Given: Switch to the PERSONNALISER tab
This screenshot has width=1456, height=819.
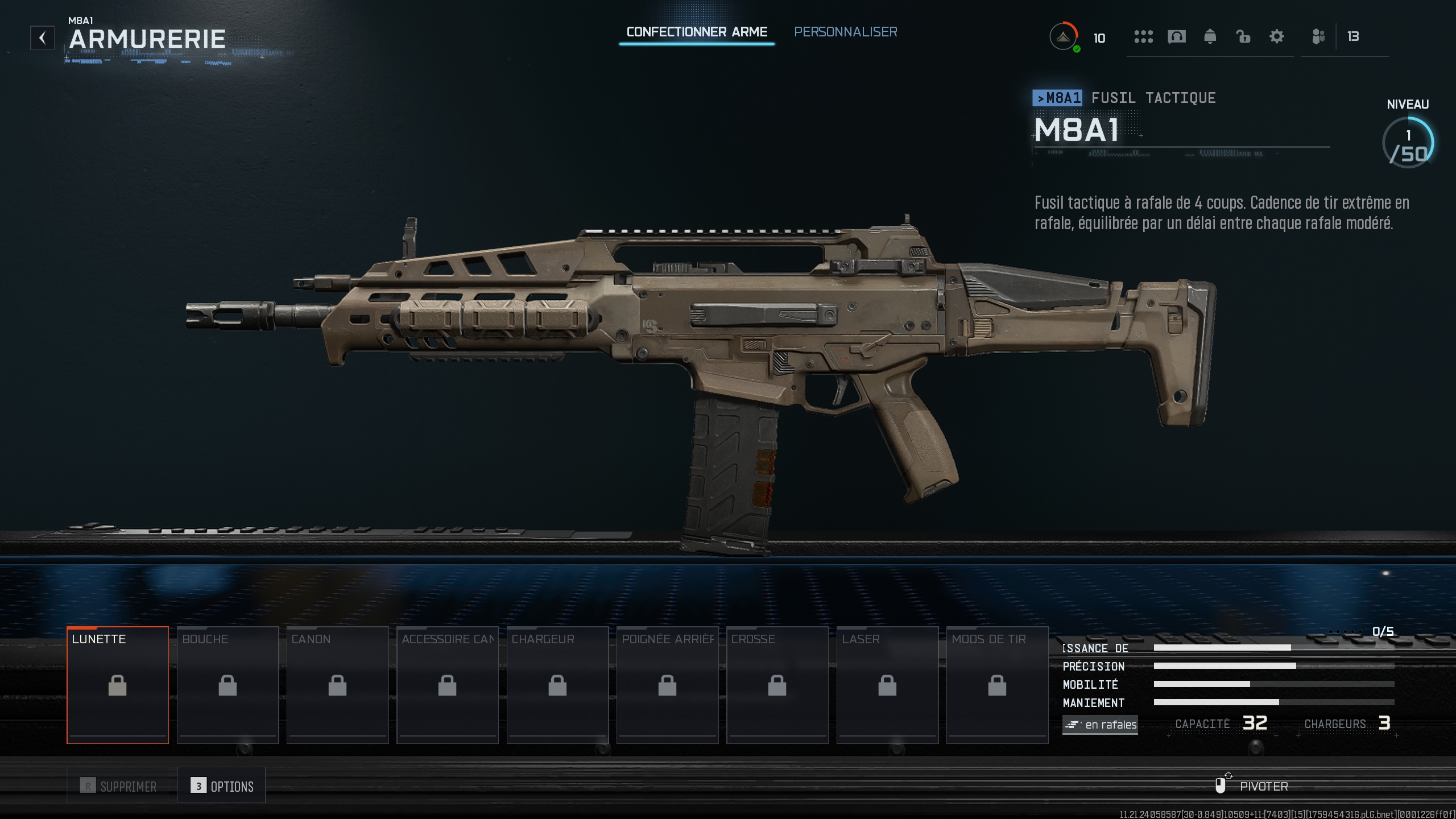Looking at the screenshot, I should 845,32.
